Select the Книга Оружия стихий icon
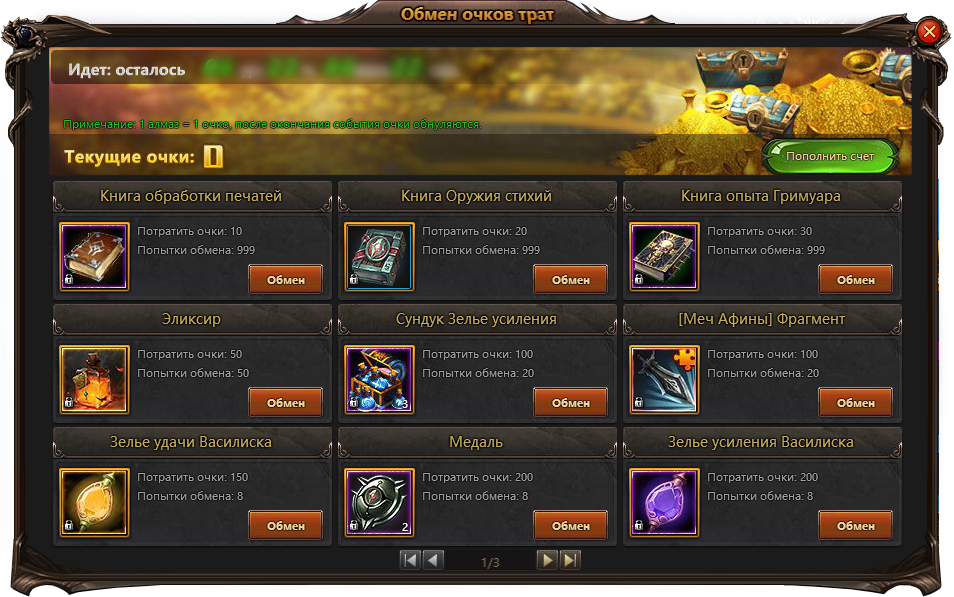This screenshot has width=954, height=597. click(x=379, y=256)
